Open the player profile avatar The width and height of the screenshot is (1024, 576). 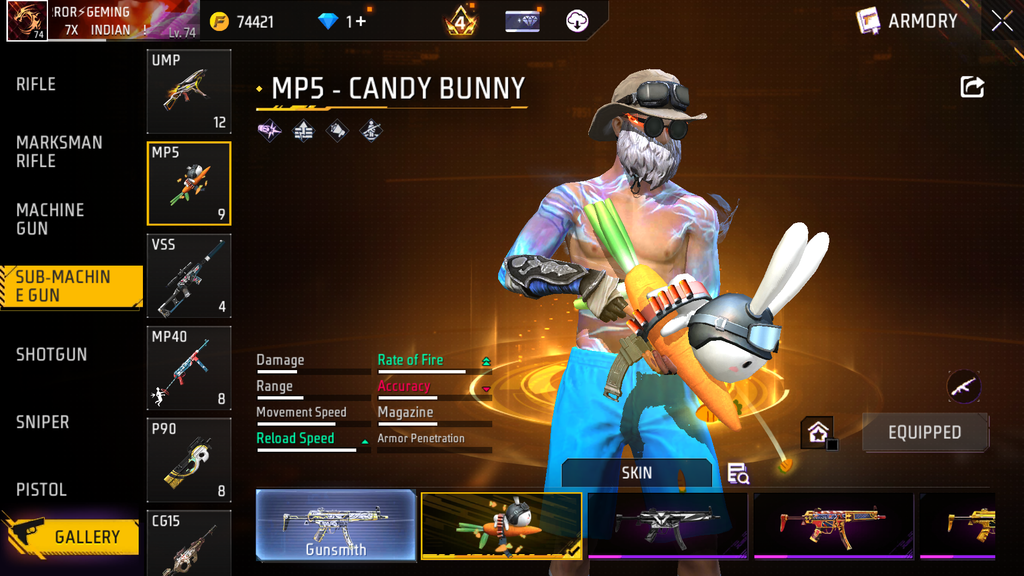(27, 21)
